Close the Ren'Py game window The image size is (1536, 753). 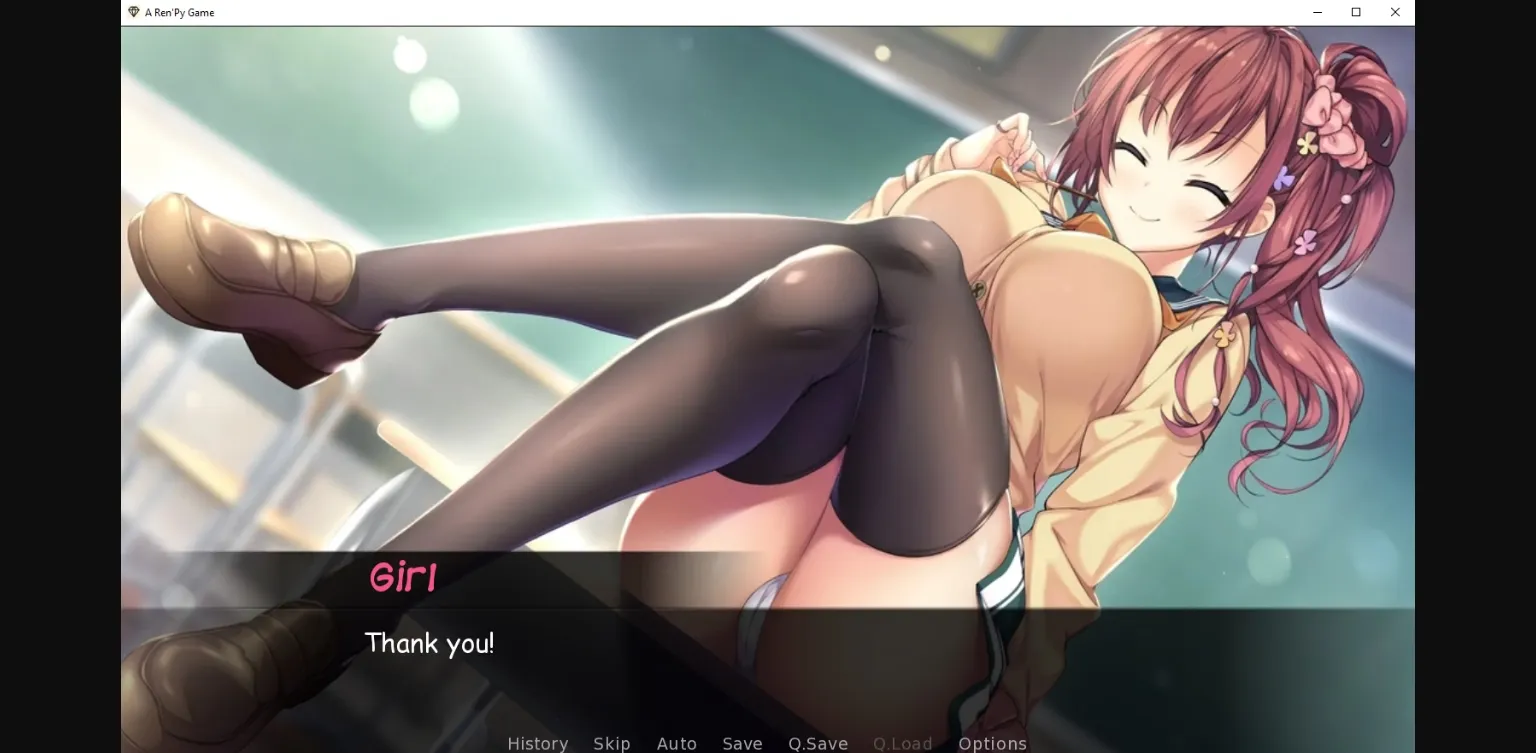(1394, 12)
